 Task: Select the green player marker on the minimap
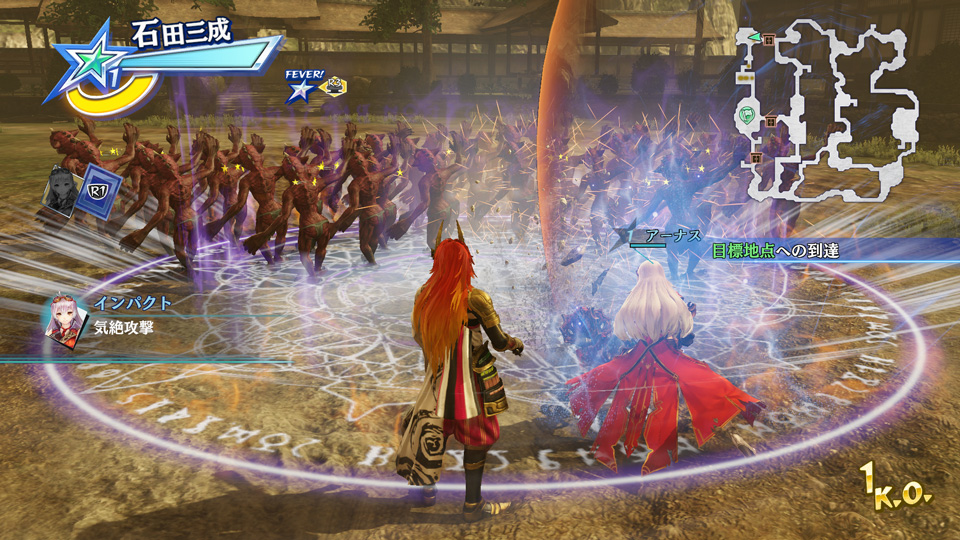(x=747, y=116)
